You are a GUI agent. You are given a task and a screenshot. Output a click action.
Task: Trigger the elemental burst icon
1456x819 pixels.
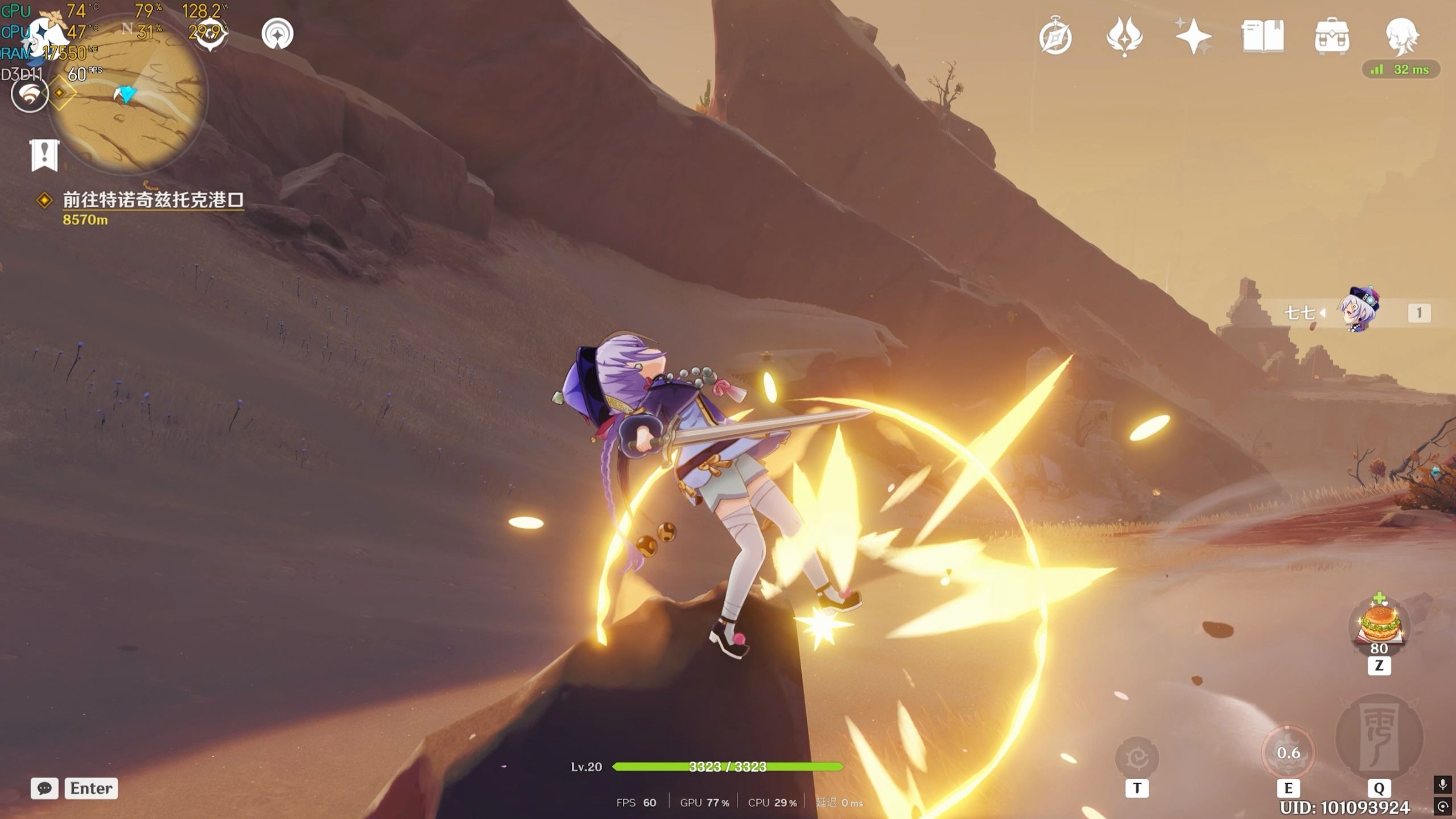pos(1379,738)
